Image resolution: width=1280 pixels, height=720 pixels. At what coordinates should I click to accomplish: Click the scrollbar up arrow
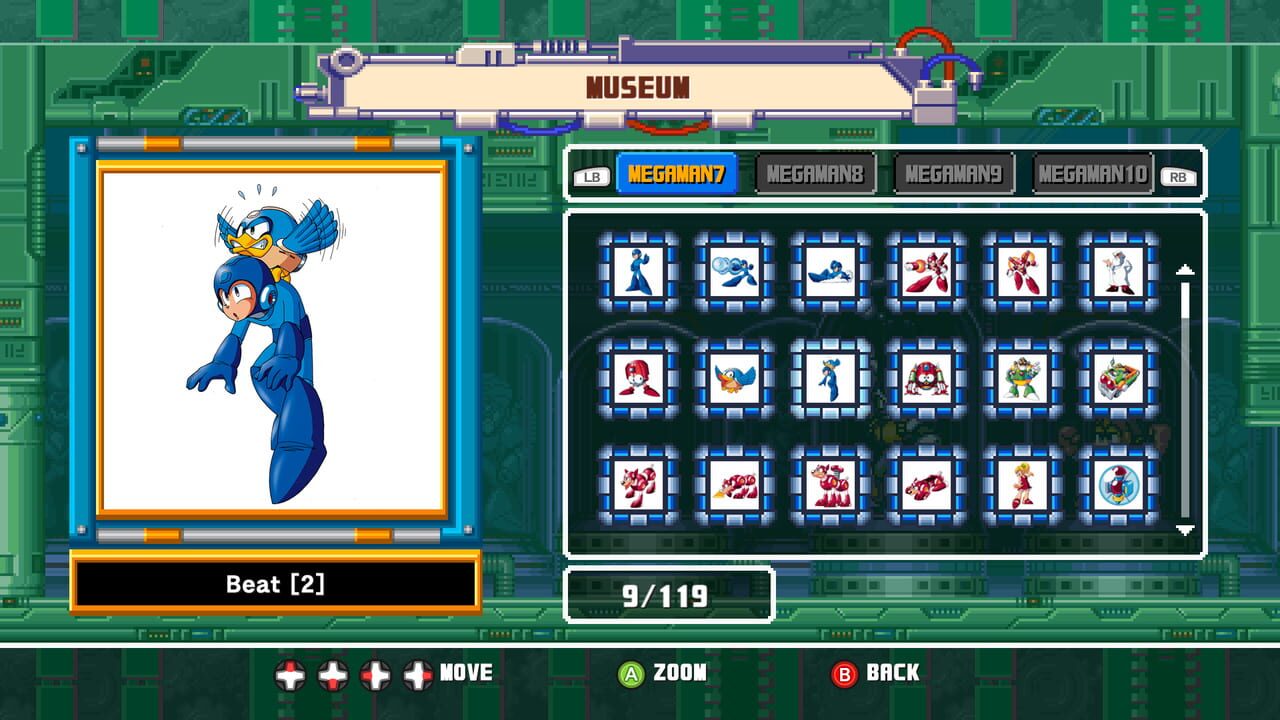(x=1186, y=268)
